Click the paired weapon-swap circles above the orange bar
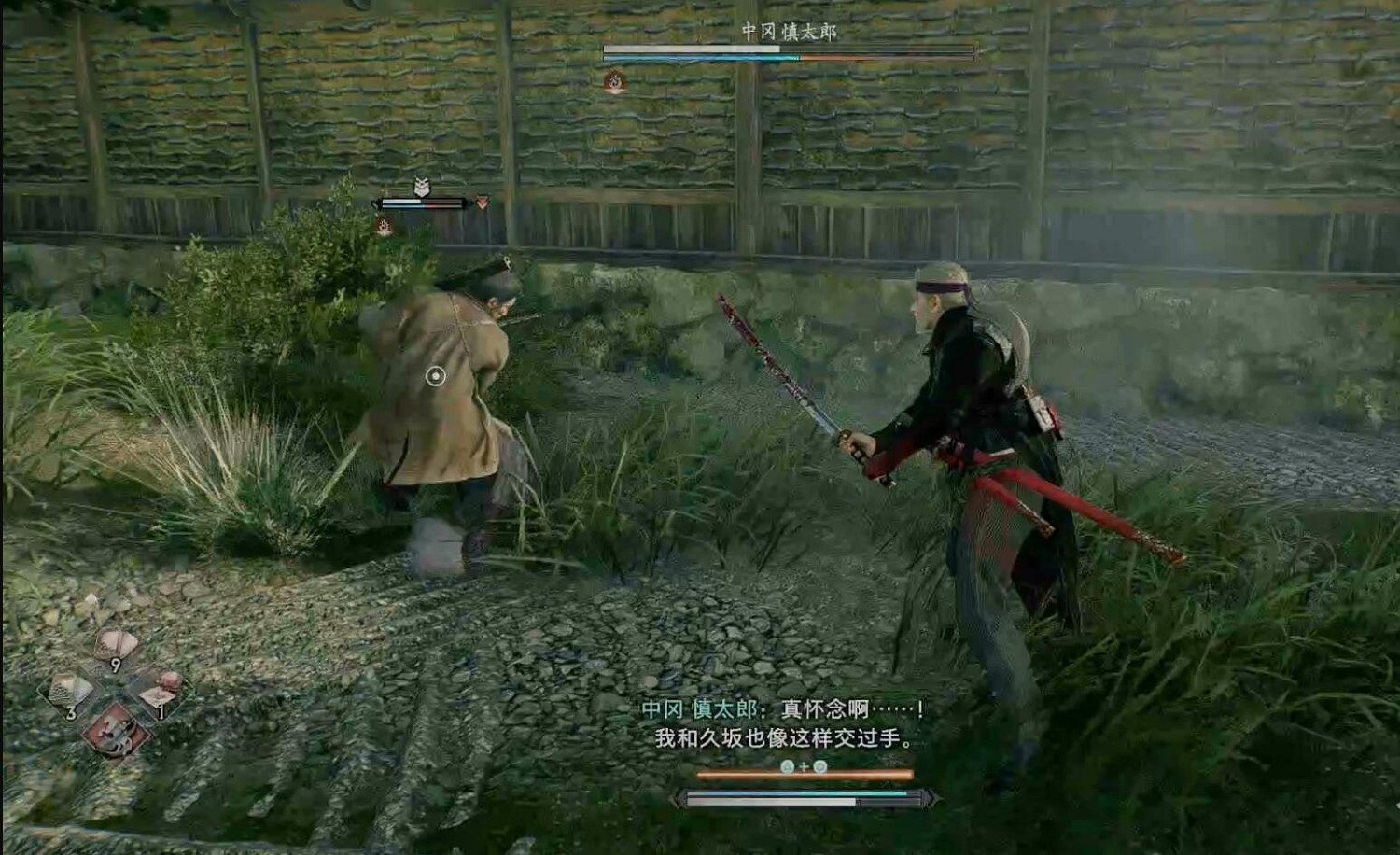 click(804, 765)
